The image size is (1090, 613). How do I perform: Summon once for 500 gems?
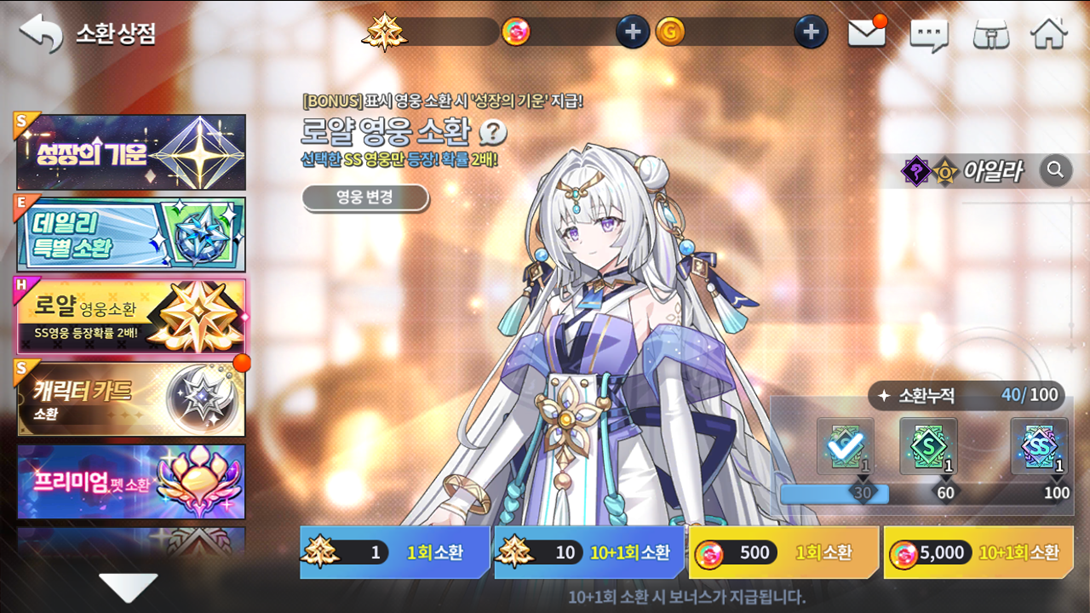click(783, 553)
